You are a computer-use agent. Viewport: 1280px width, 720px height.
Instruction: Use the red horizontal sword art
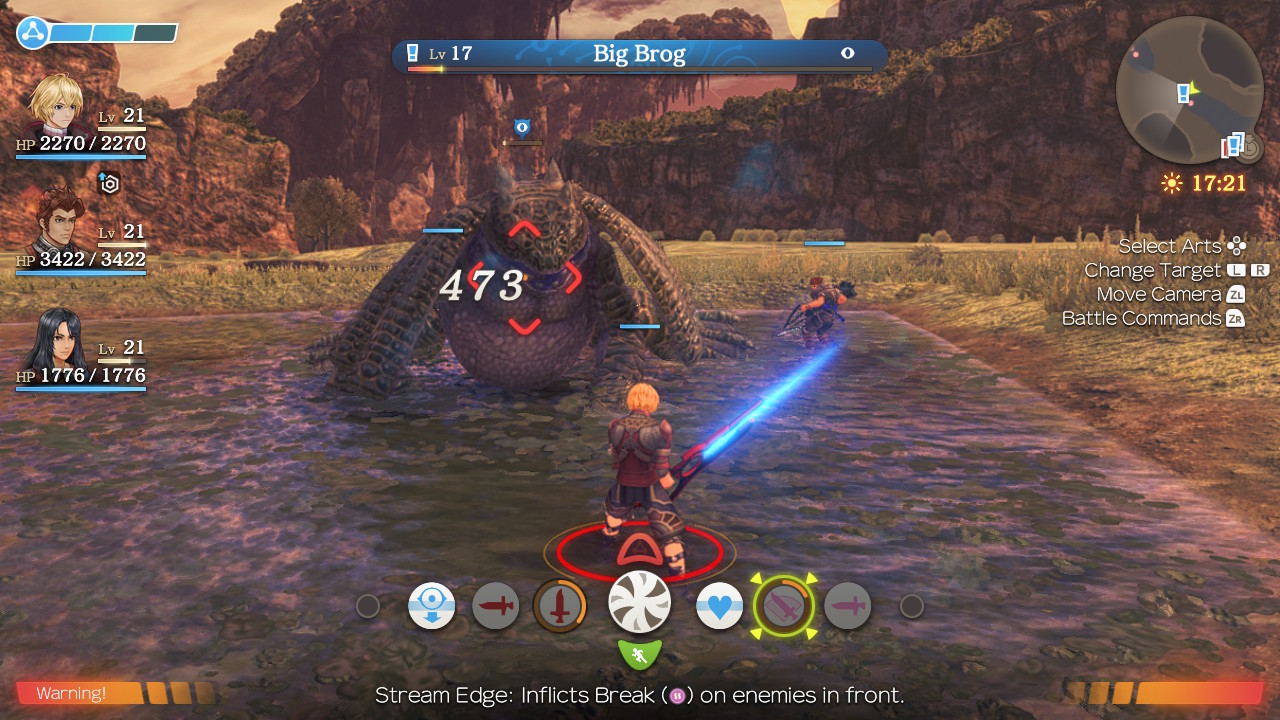point(496,606)
